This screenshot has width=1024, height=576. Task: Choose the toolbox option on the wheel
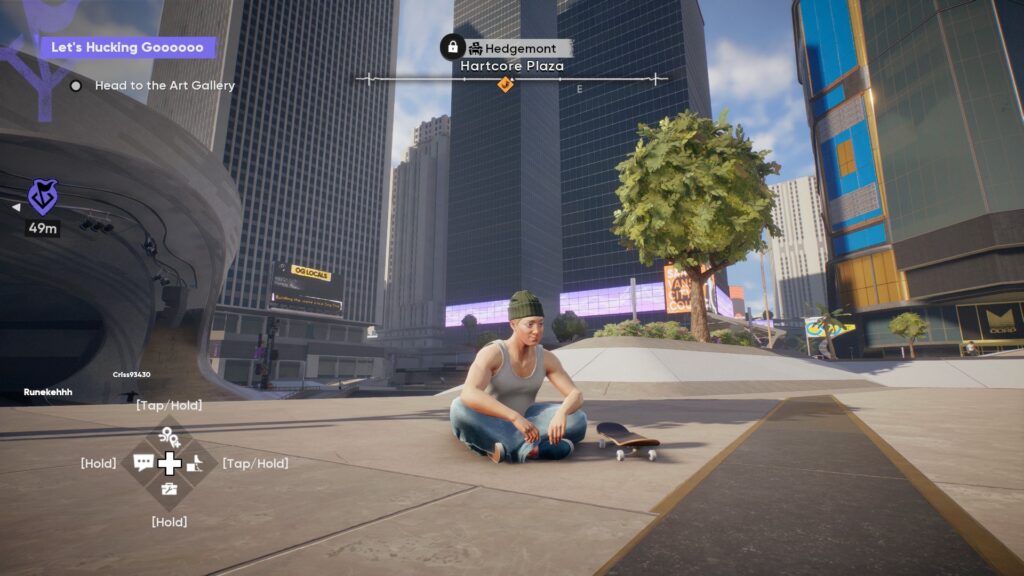(x=169, y=489)
